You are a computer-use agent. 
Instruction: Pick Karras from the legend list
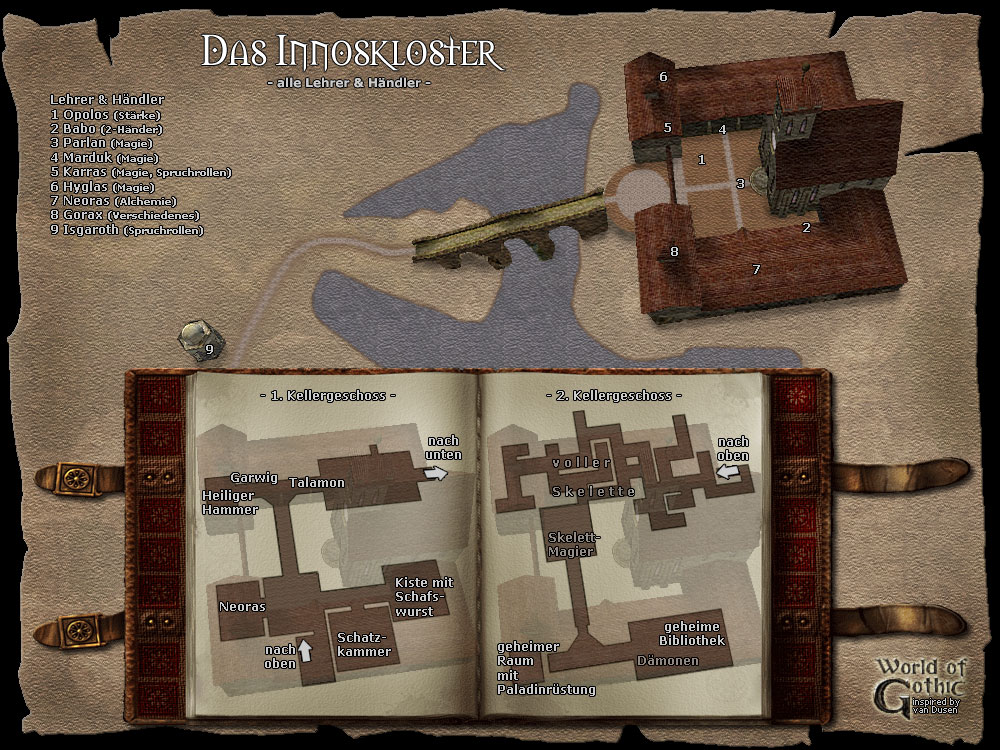coord(140,172)
